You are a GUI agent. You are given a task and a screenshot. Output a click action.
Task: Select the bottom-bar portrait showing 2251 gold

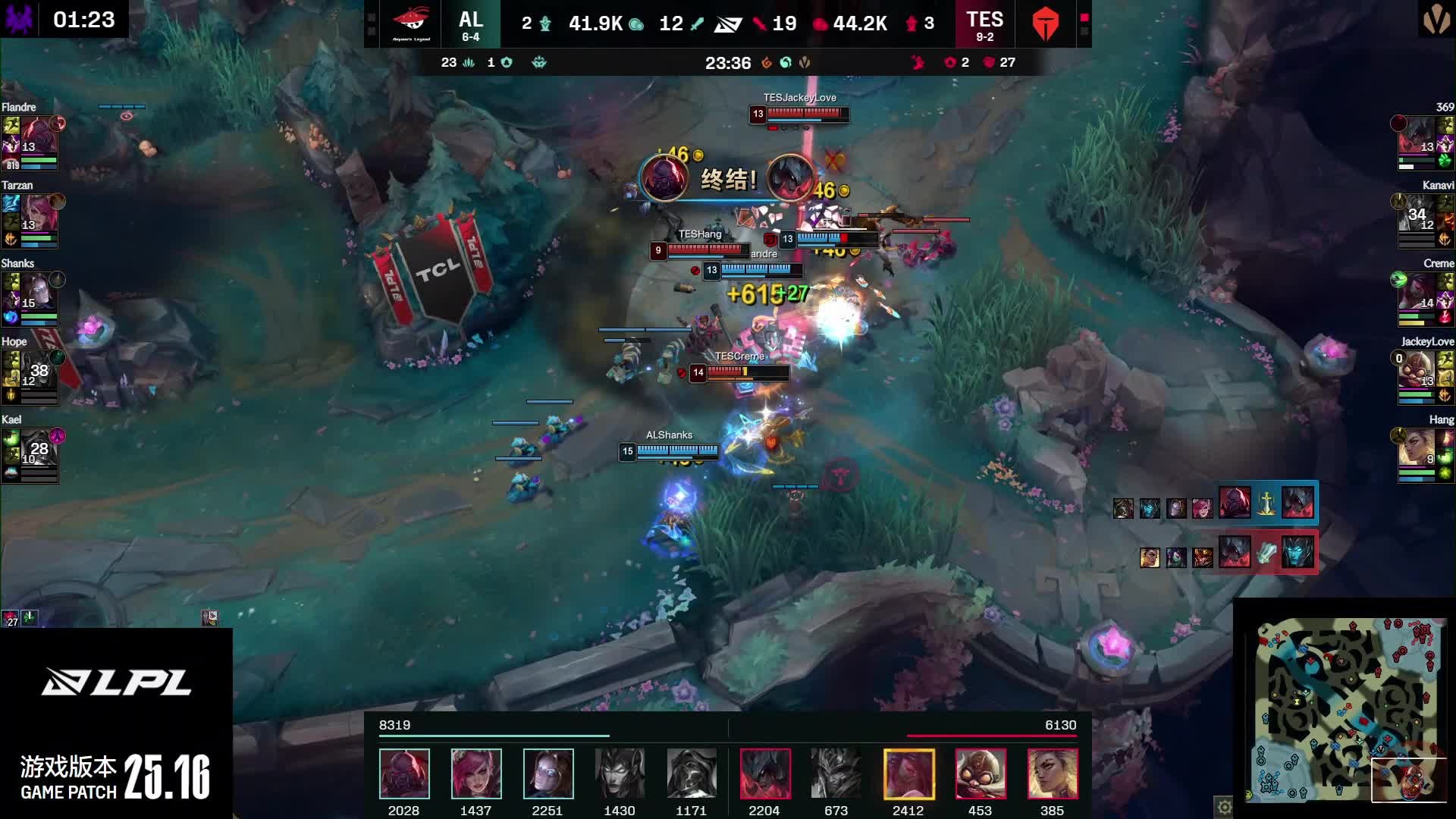click(548, 773)
